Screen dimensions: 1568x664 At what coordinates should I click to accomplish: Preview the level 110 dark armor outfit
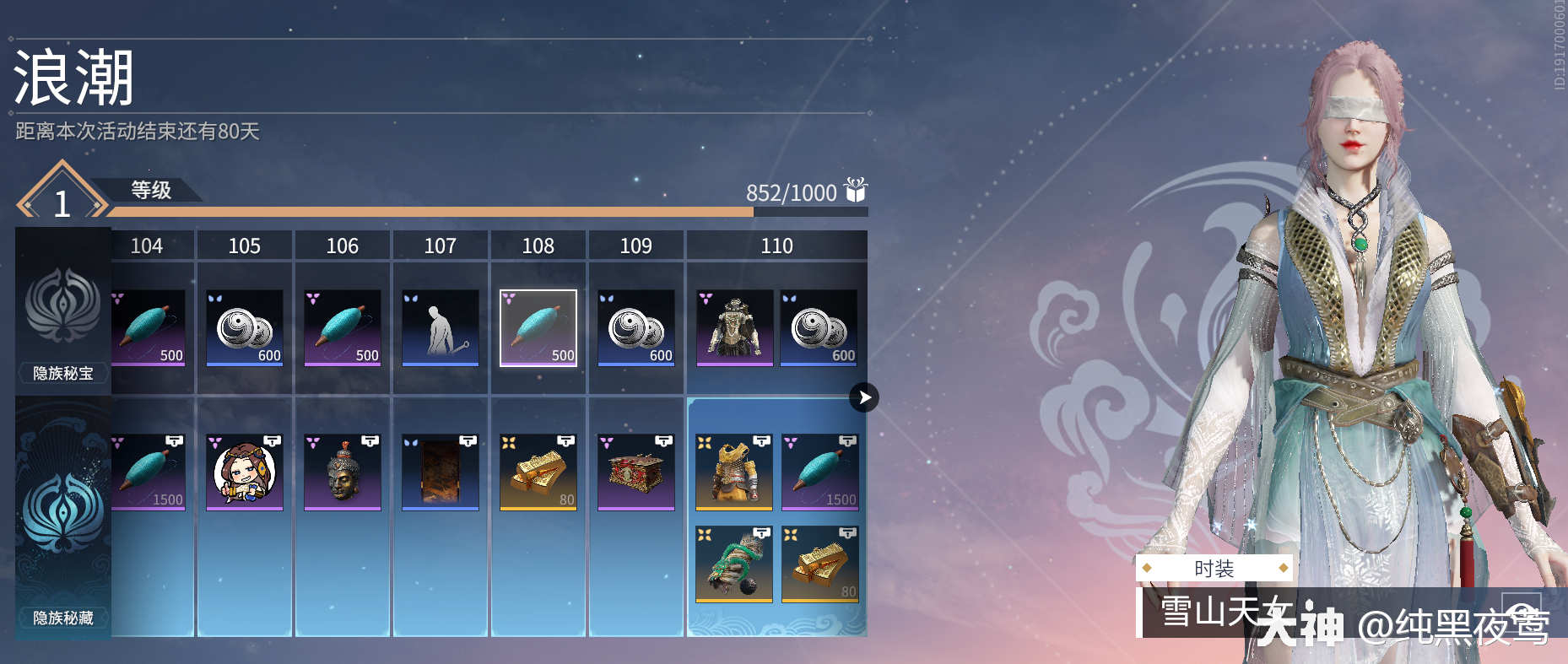pyautogui.click(x=735, y=327)
